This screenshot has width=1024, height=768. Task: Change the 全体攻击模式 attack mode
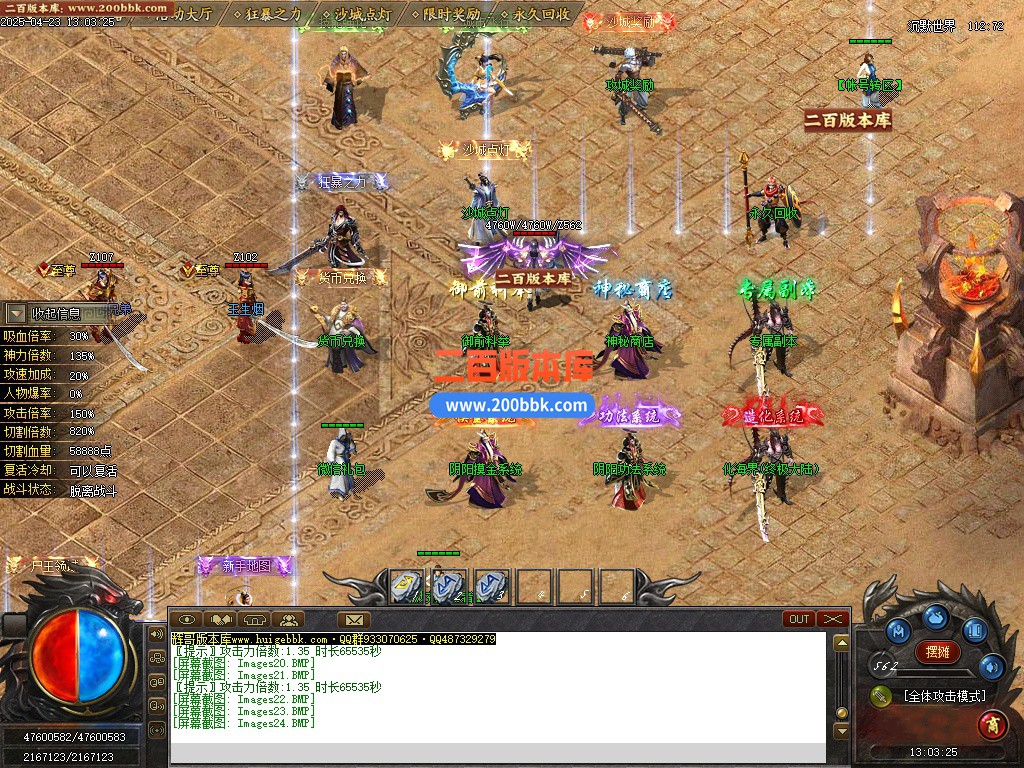[943, 696]
